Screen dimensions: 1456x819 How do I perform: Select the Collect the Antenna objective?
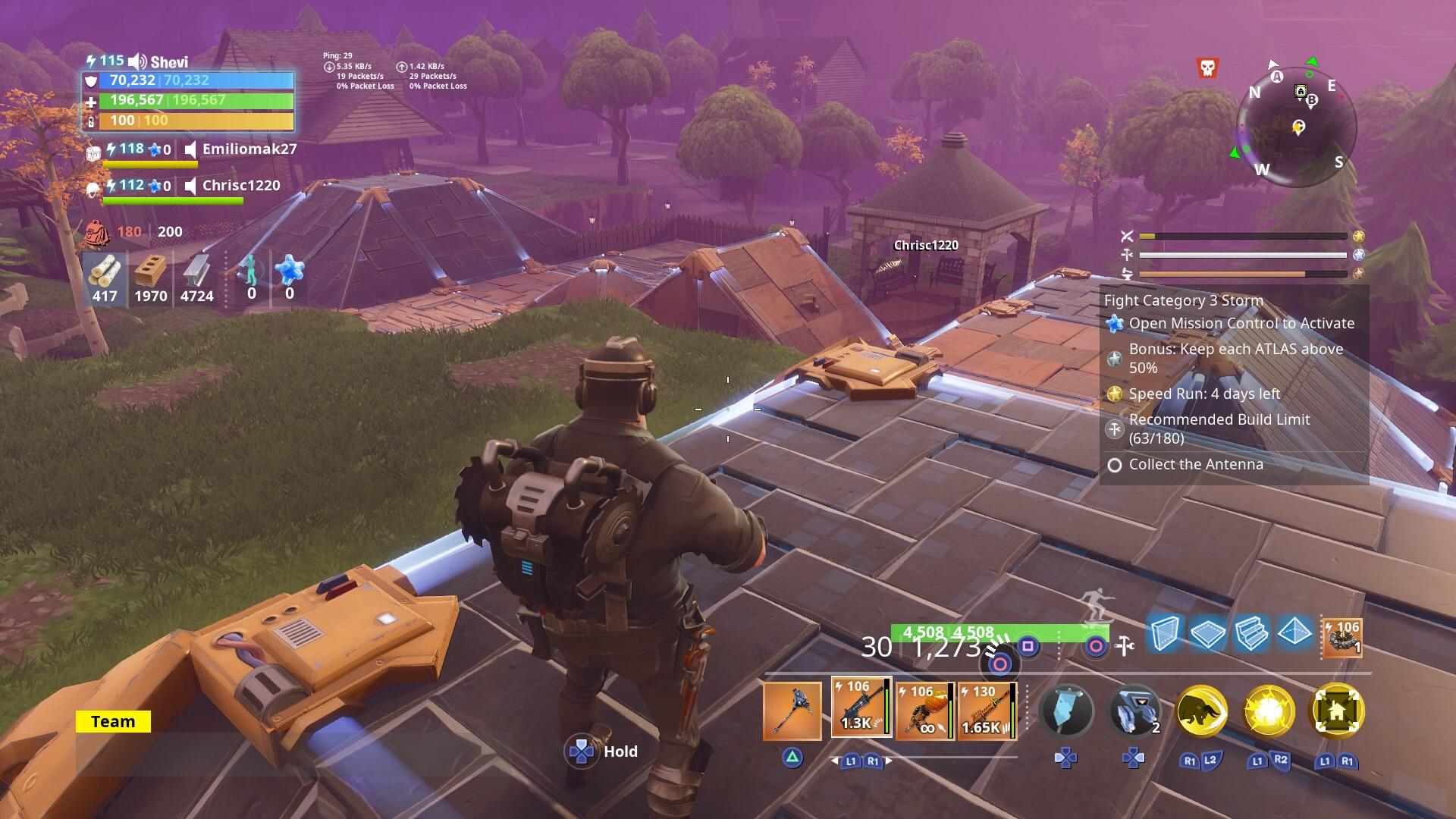[x=1195, y=464]
